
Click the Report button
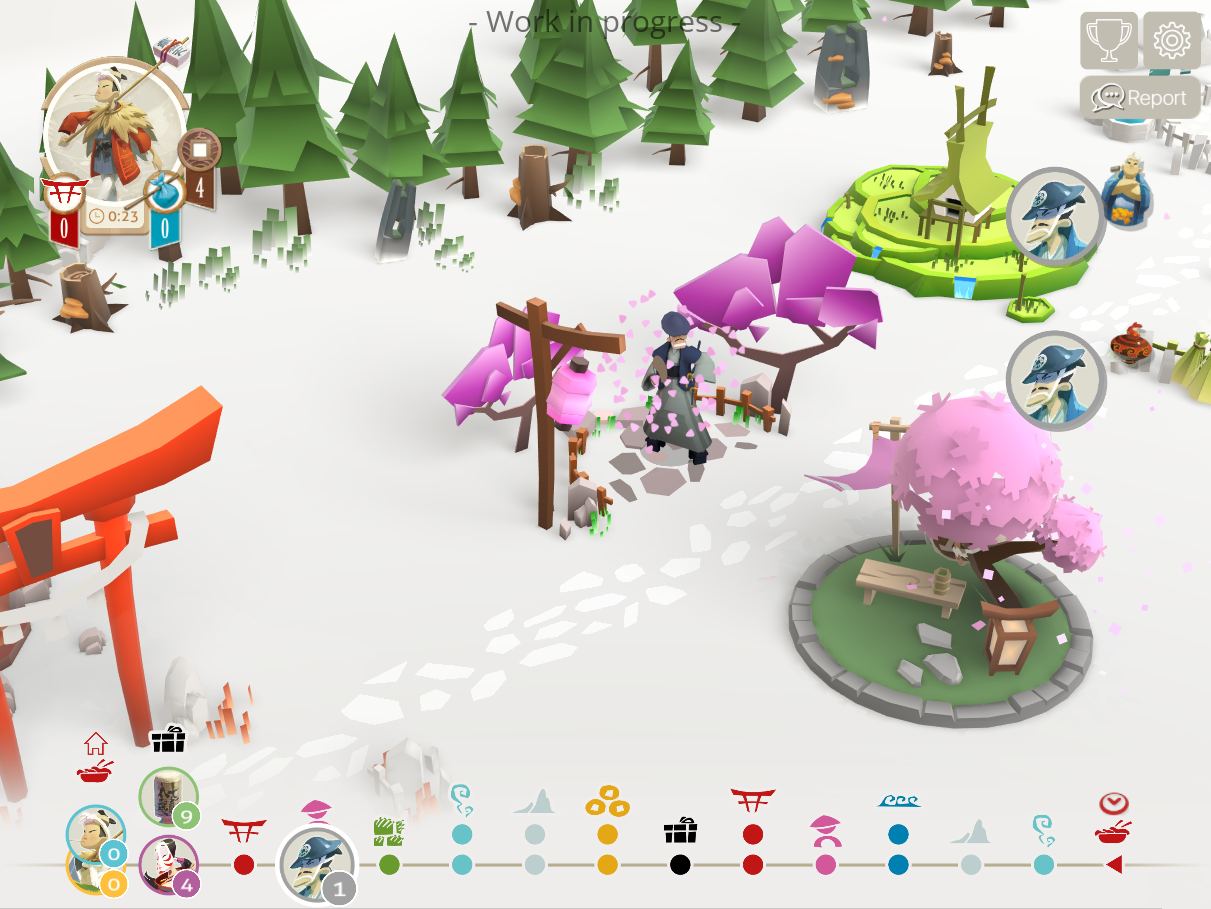[1140, 98]
